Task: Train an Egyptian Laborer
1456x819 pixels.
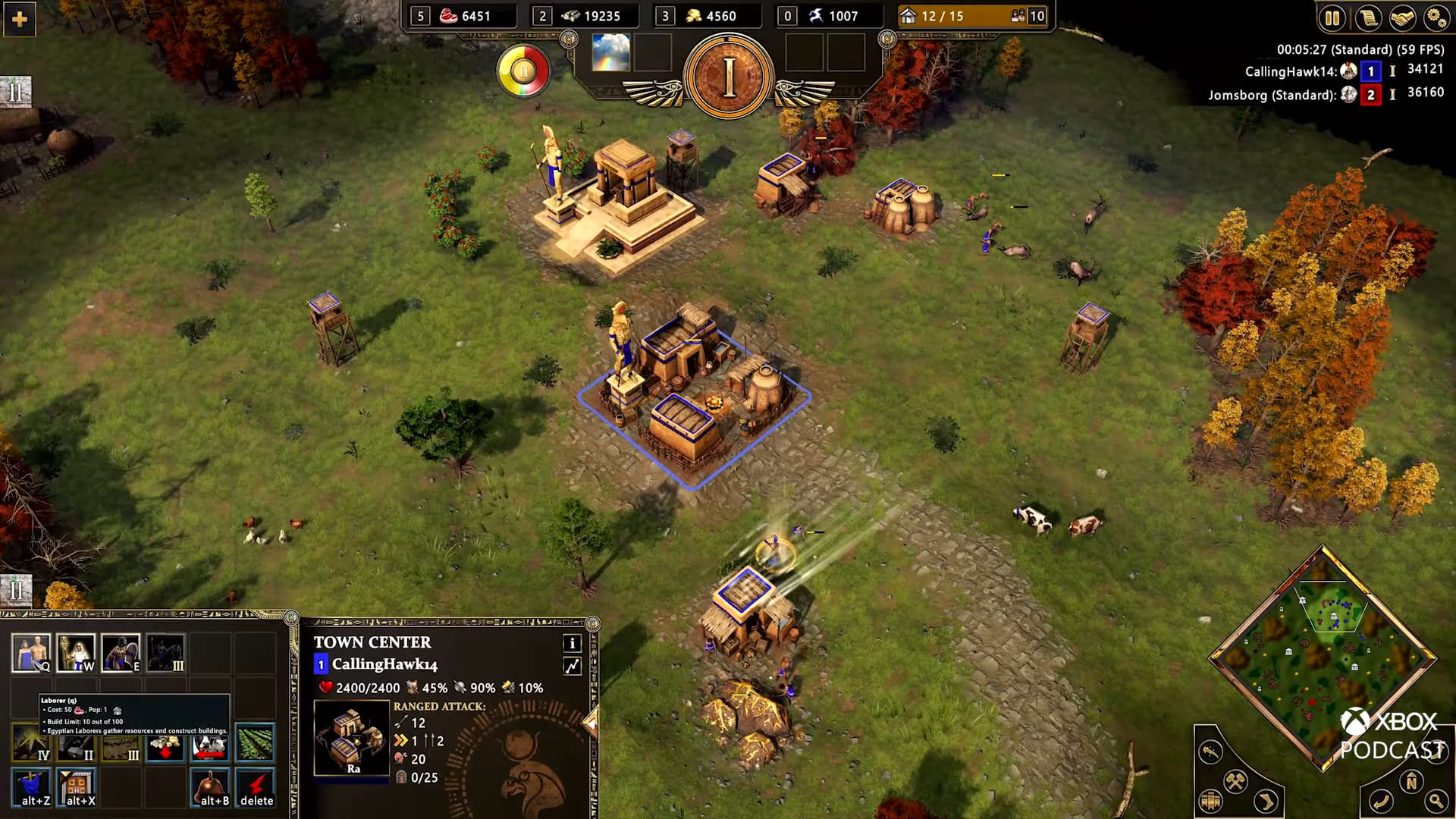Action: (31, 653)
